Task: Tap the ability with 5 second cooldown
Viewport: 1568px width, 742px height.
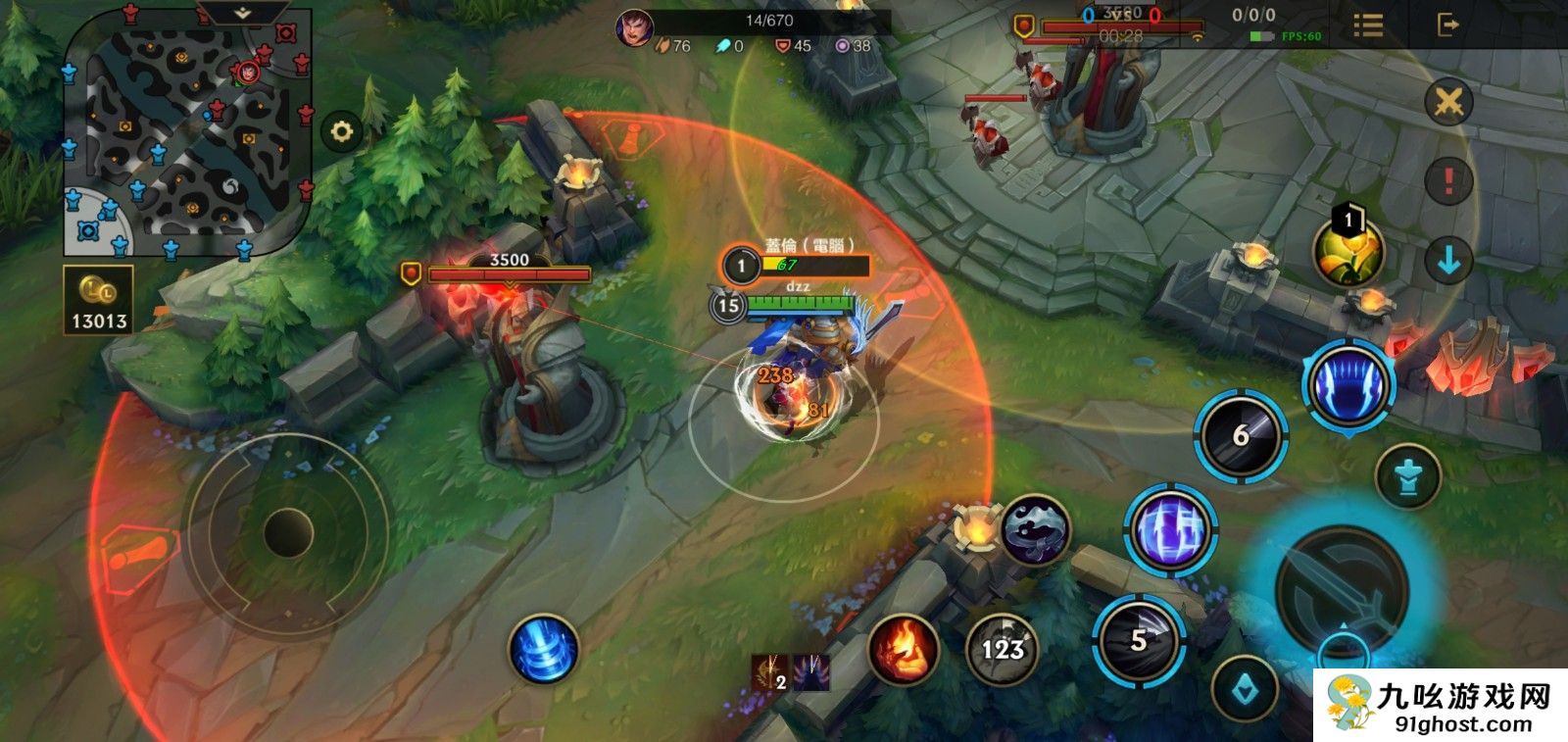Action: tap(1139, 641)
